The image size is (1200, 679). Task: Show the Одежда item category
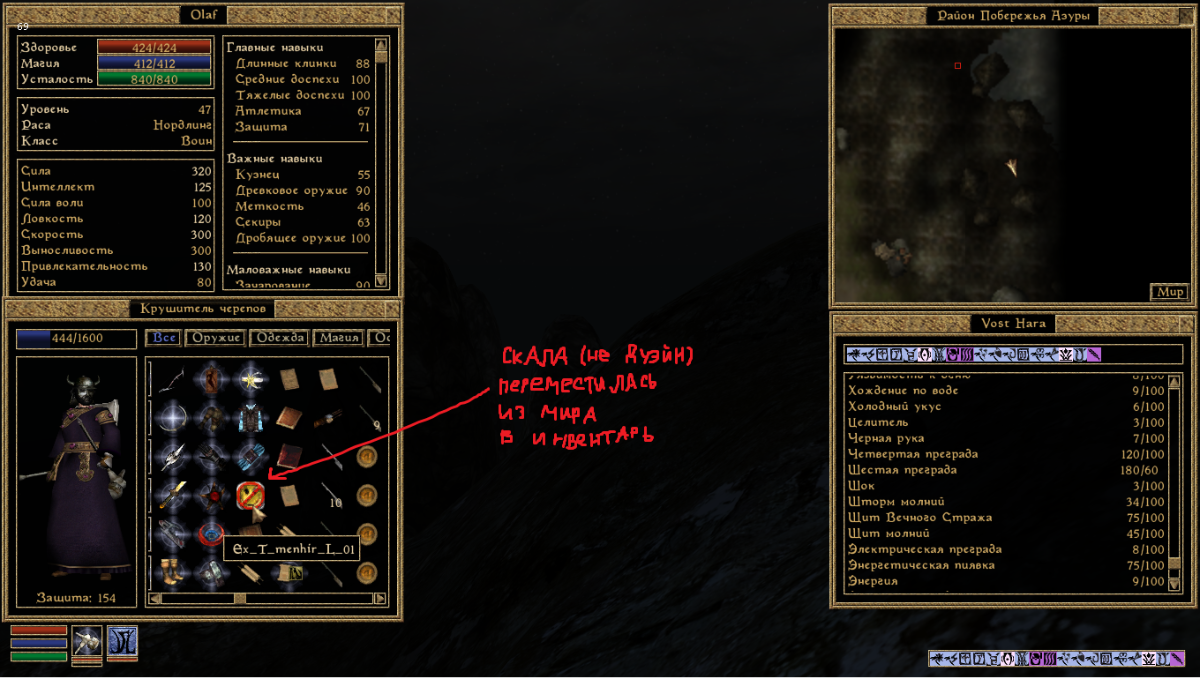point(279,338)
